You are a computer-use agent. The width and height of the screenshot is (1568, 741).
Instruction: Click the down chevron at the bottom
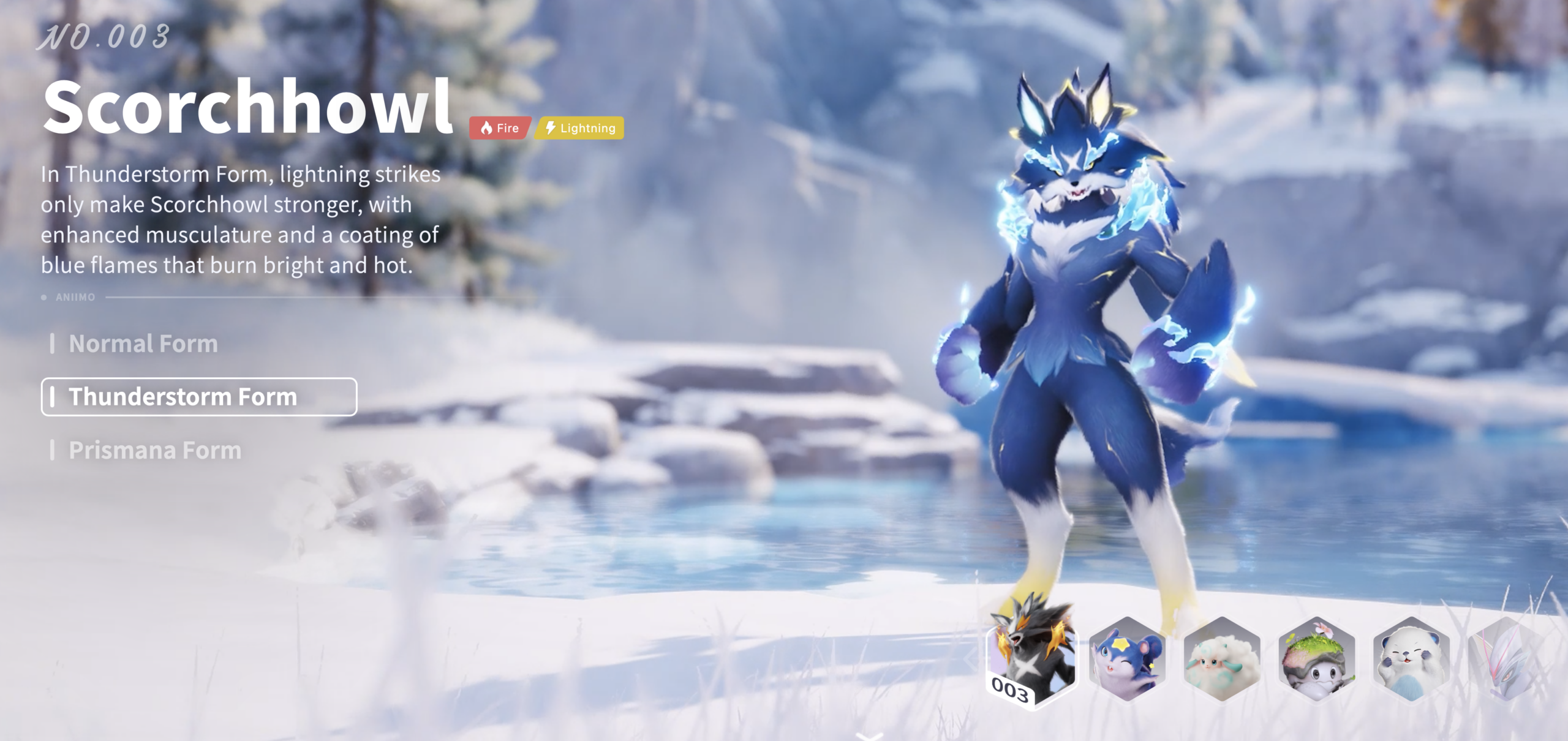pyautogui.click(x=869, y=735)
